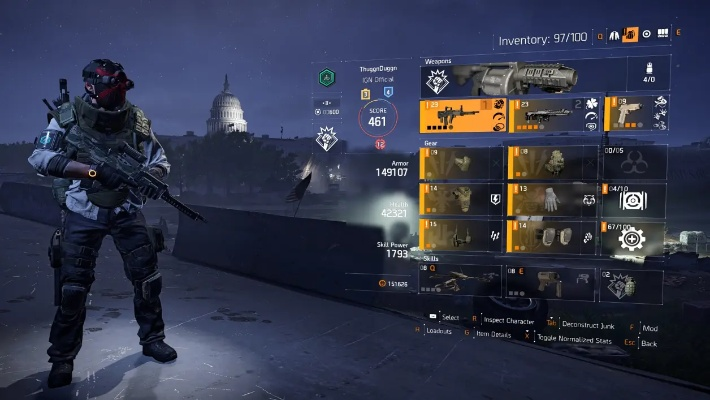Open the circular target tab
Screen dimensions: 710x400
pyautogui.click(x=647, y=35)
